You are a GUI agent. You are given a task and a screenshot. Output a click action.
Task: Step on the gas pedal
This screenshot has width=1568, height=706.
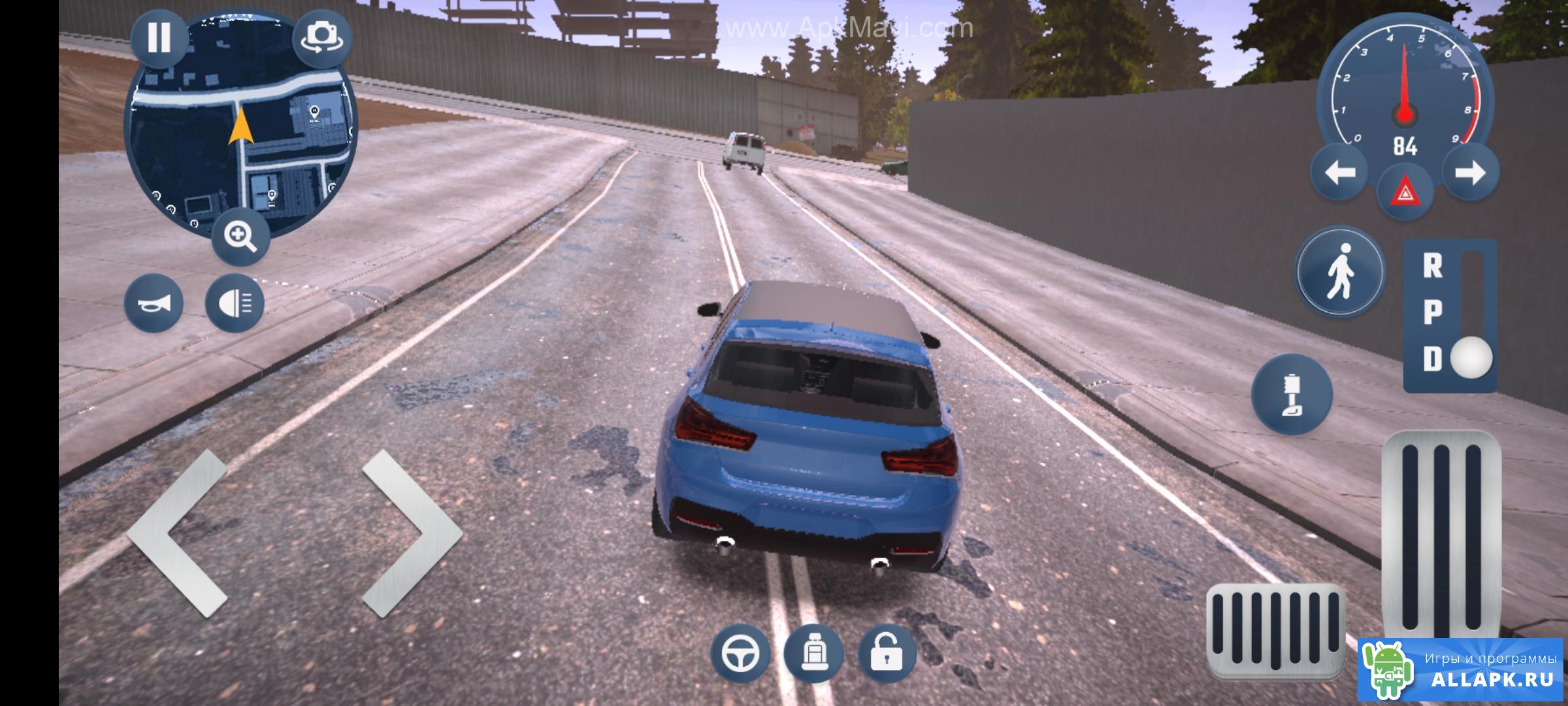click(x=1441, y=536)
